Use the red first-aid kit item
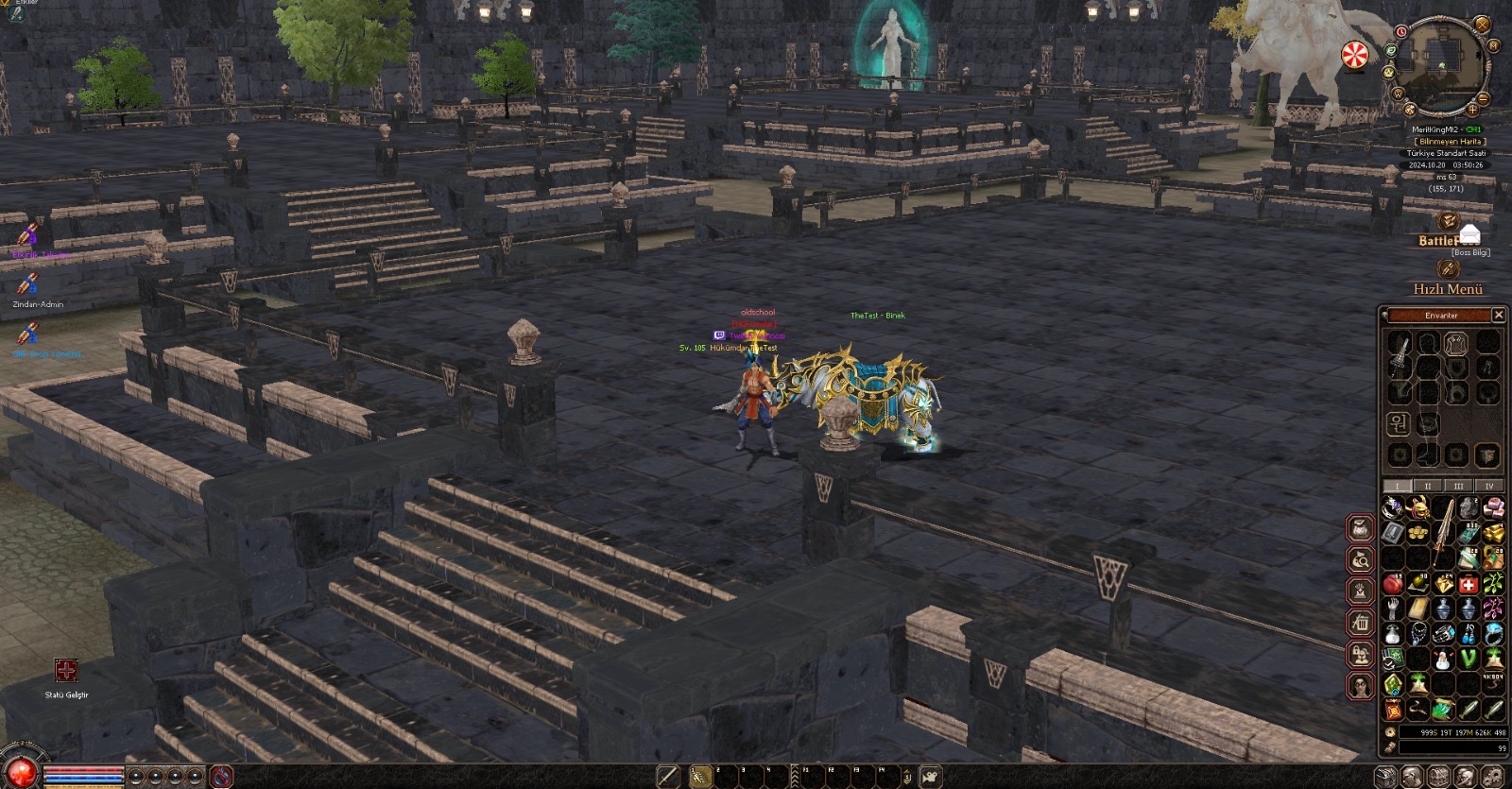1512x789 pixels. click(x=1468, y=585)
